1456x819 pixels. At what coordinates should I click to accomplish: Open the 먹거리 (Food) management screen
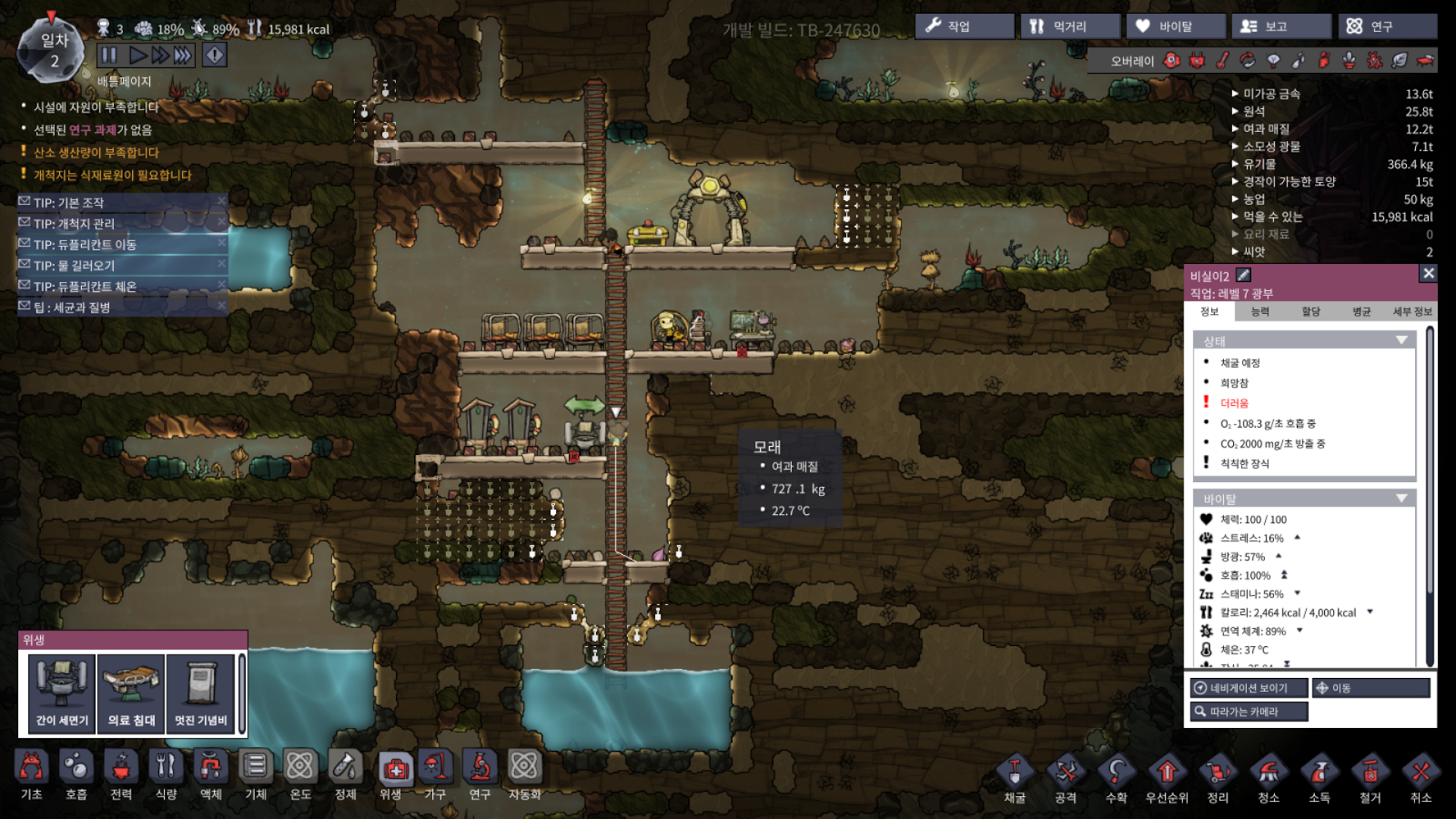click(1070, 26)
